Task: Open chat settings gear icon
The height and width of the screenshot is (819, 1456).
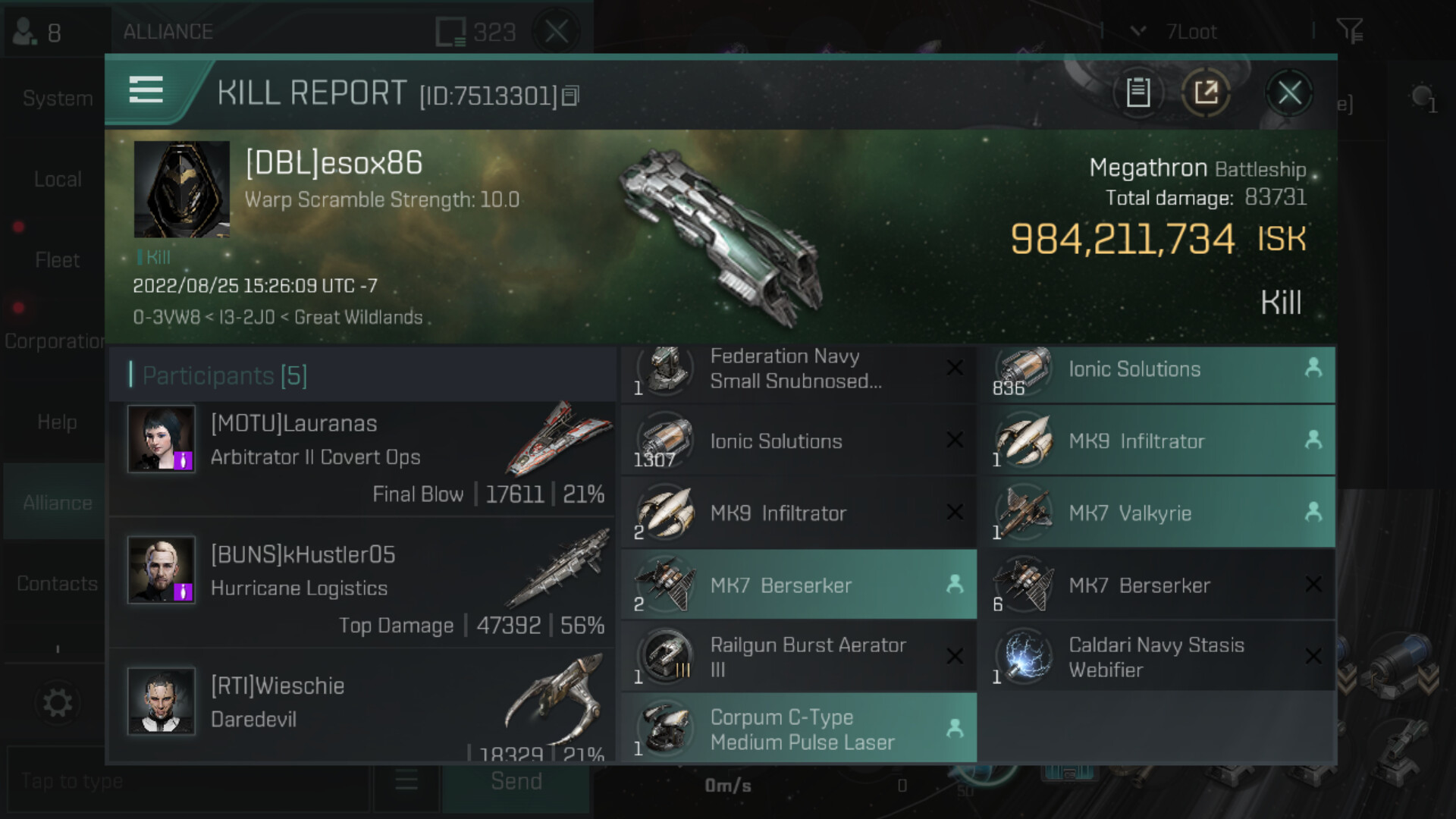Action: click(58, 703)
